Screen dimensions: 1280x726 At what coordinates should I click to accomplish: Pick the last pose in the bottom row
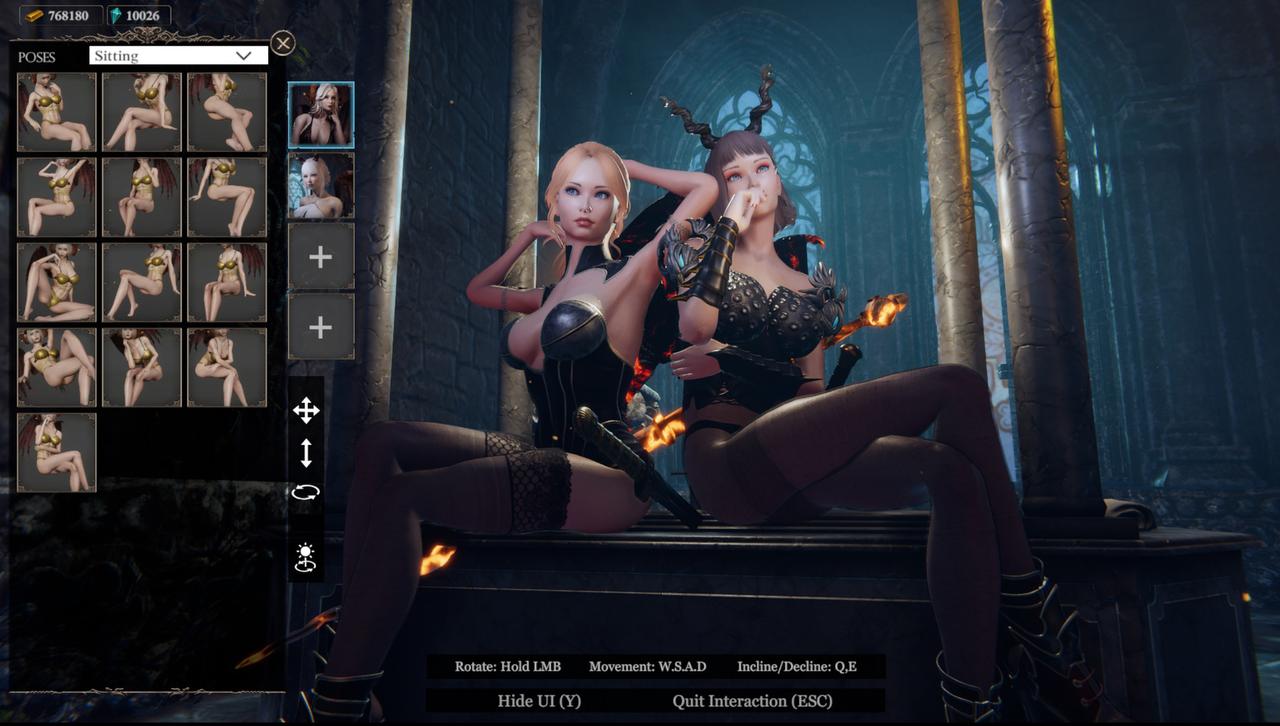[56, 452]
